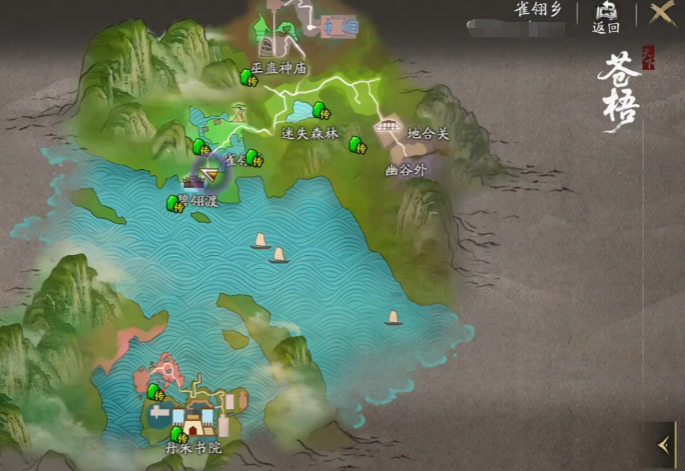The height and width of the screenshot is (471, 685).
Task: Close the map with the X button
Action: point(661,14)
